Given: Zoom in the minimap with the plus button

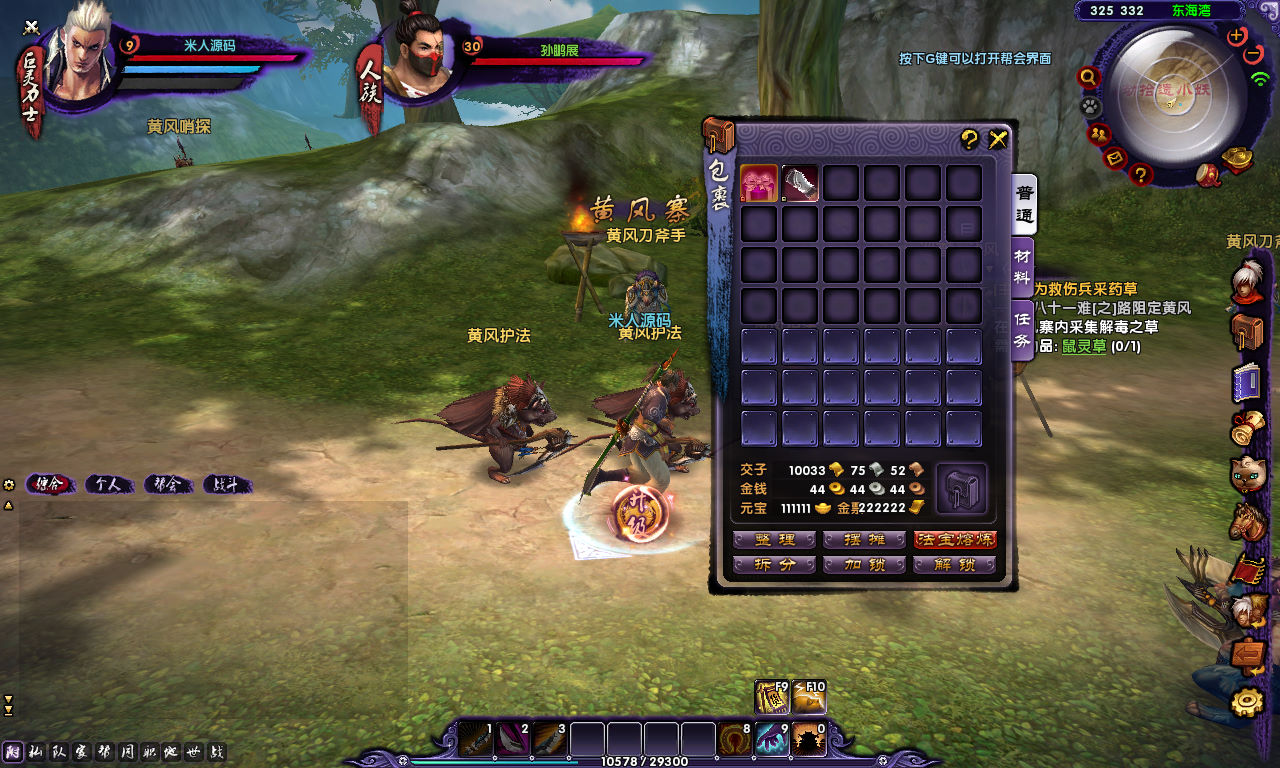Looking at the screenshot, I should pyautogui.click(x=1237, y=36).
